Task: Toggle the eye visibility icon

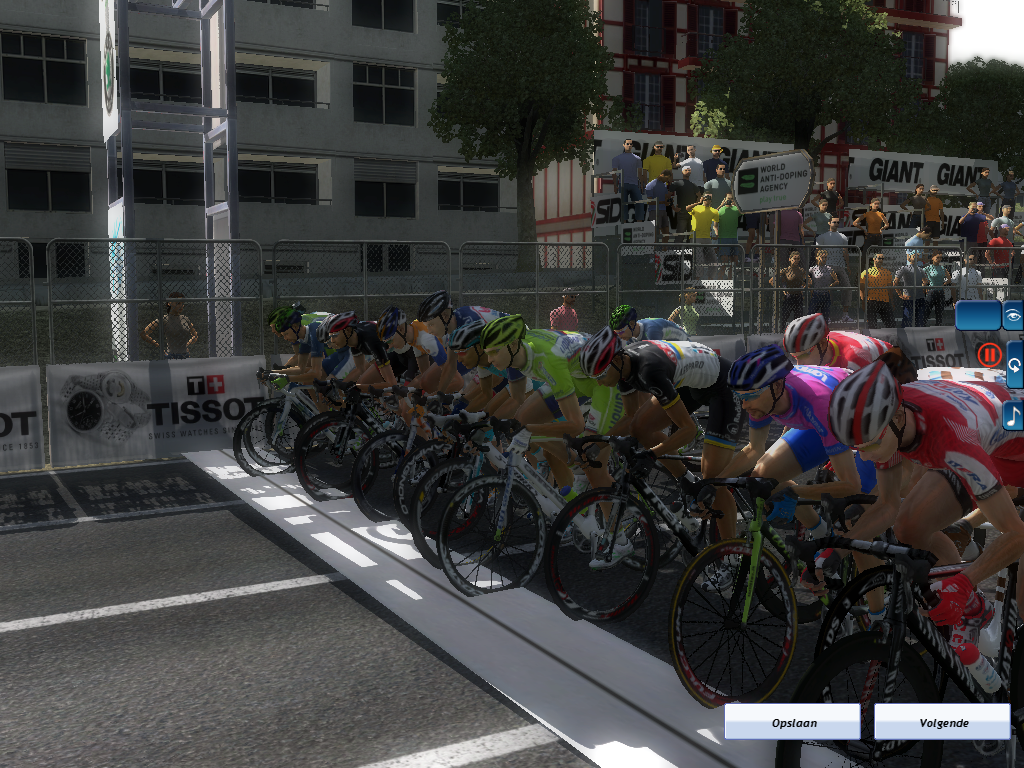Action: tap(1013, 315)
